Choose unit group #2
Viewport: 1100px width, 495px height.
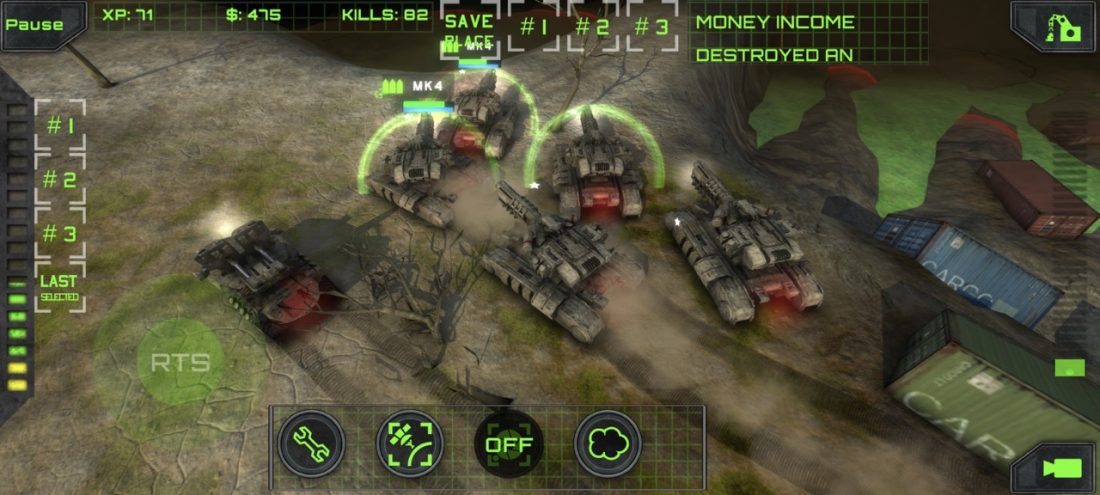click(x=61, y=180)
